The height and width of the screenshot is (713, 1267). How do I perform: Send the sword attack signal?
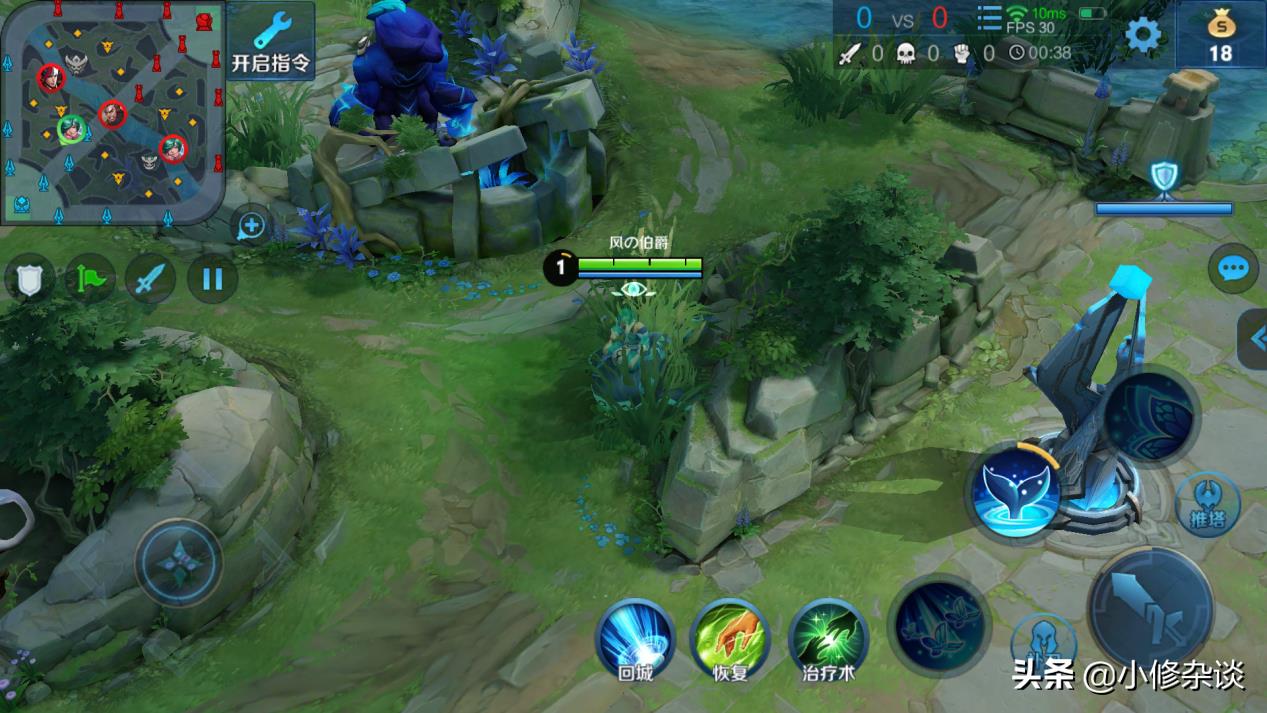coord(150,278)
